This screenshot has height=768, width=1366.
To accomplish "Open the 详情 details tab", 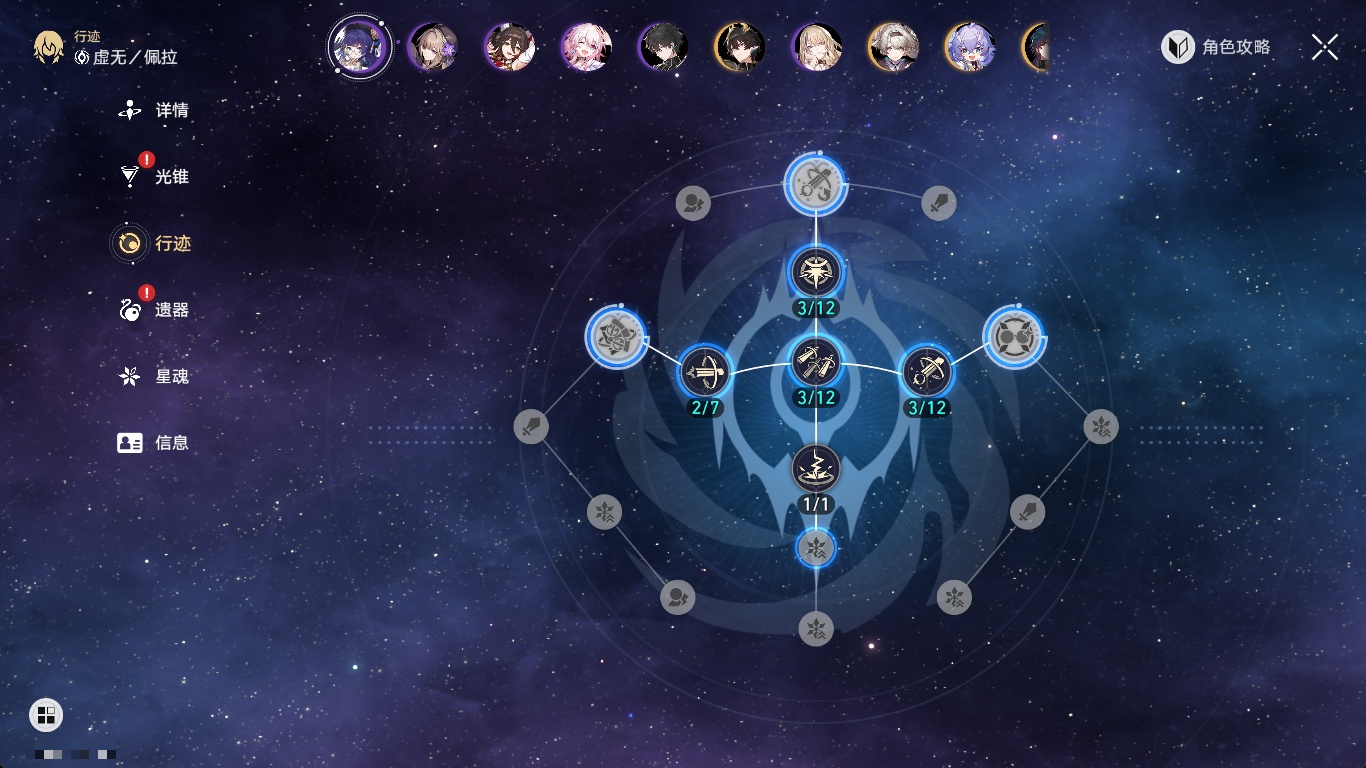I will point(154,110).
